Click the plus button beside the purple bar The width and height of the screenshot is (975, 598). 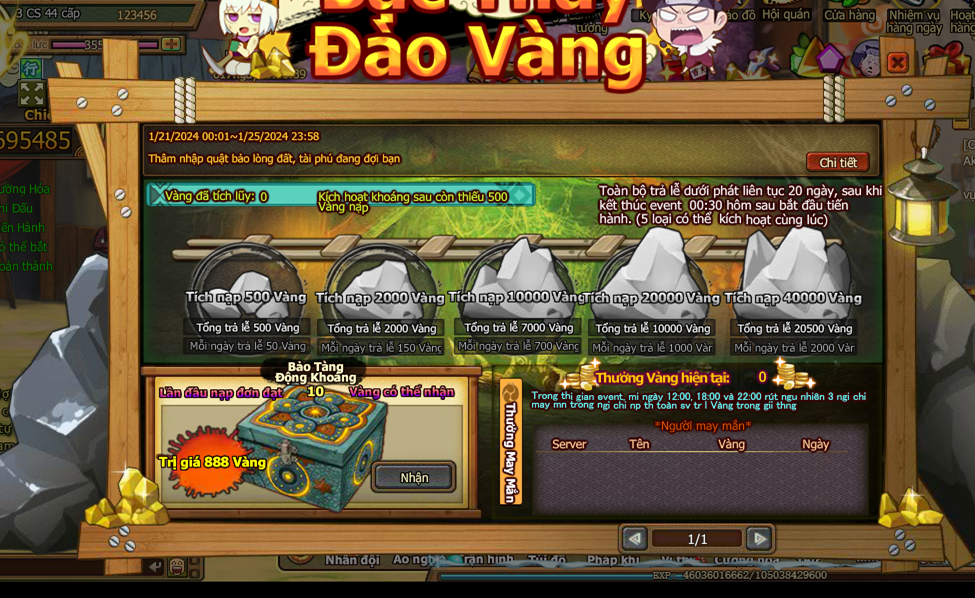[x=171, y=45]
